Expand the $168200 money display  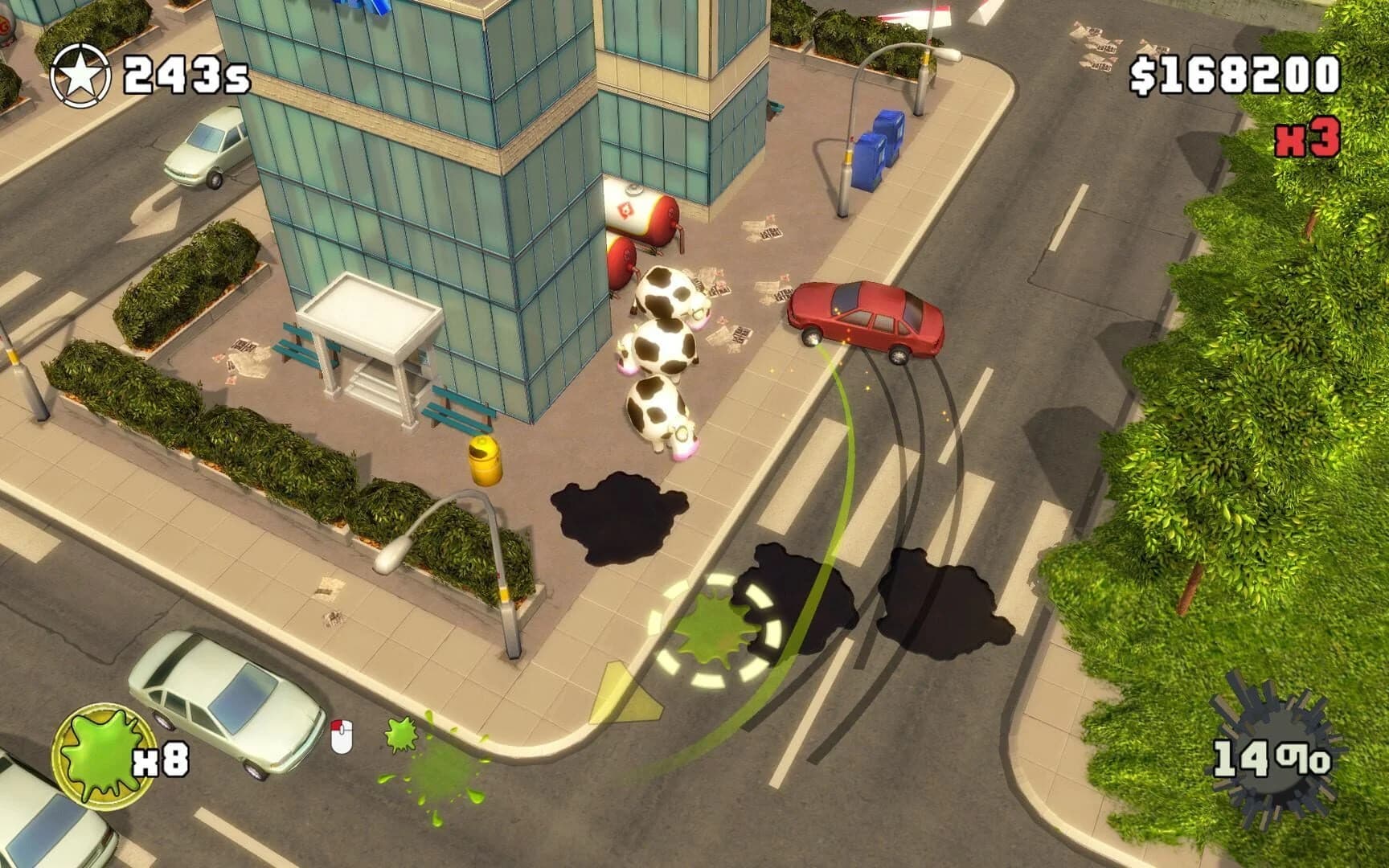point(1238,75)
